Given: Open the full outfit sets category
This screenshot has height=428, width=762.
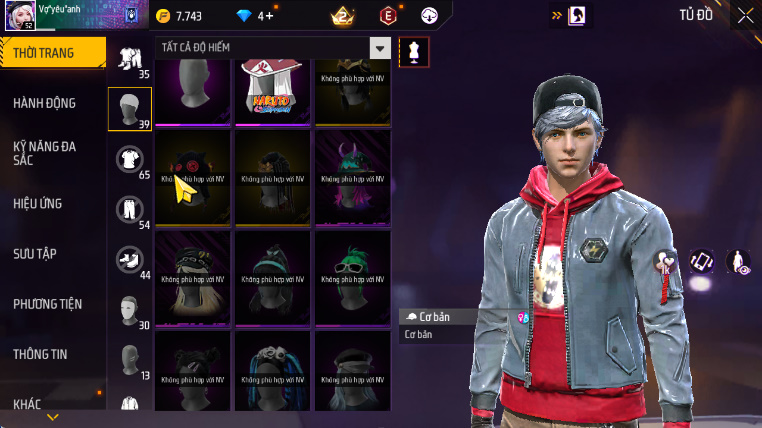Looking at the screenshot, I should tap(130, 58).
